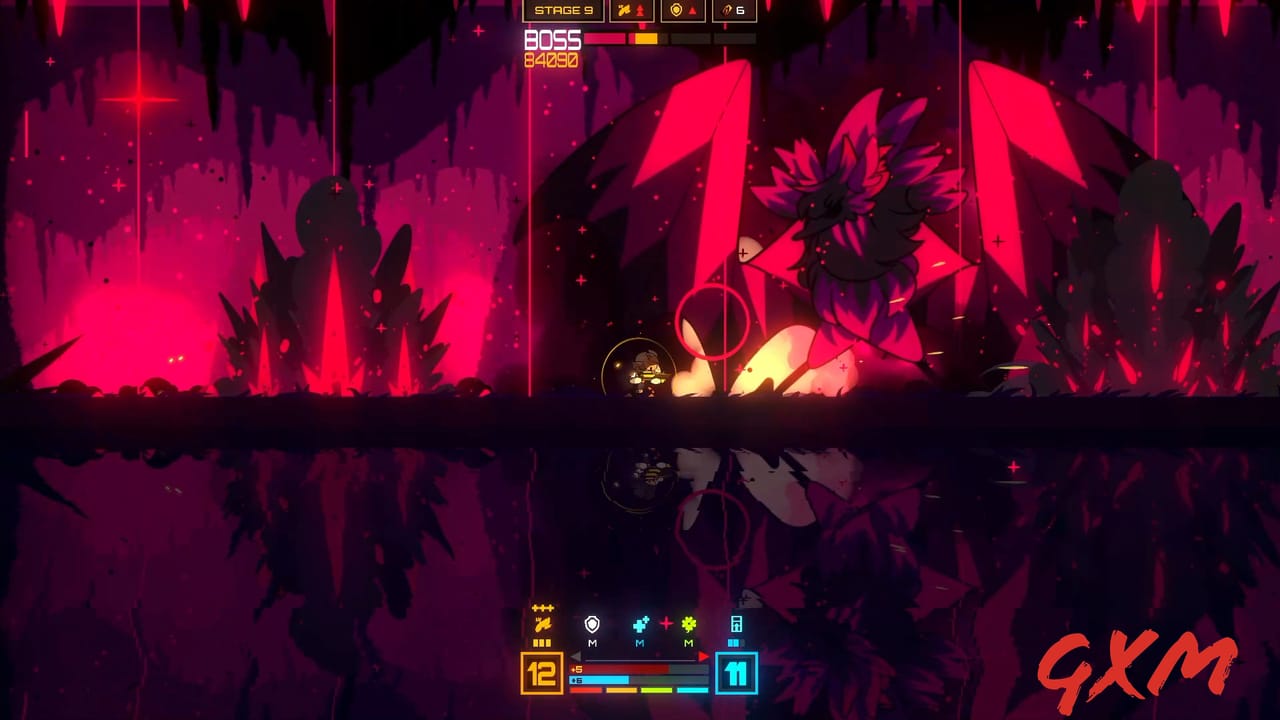Click the golden shield emblem icon at top
Screen dimensions: 1280x720
[x=675, y=9]
